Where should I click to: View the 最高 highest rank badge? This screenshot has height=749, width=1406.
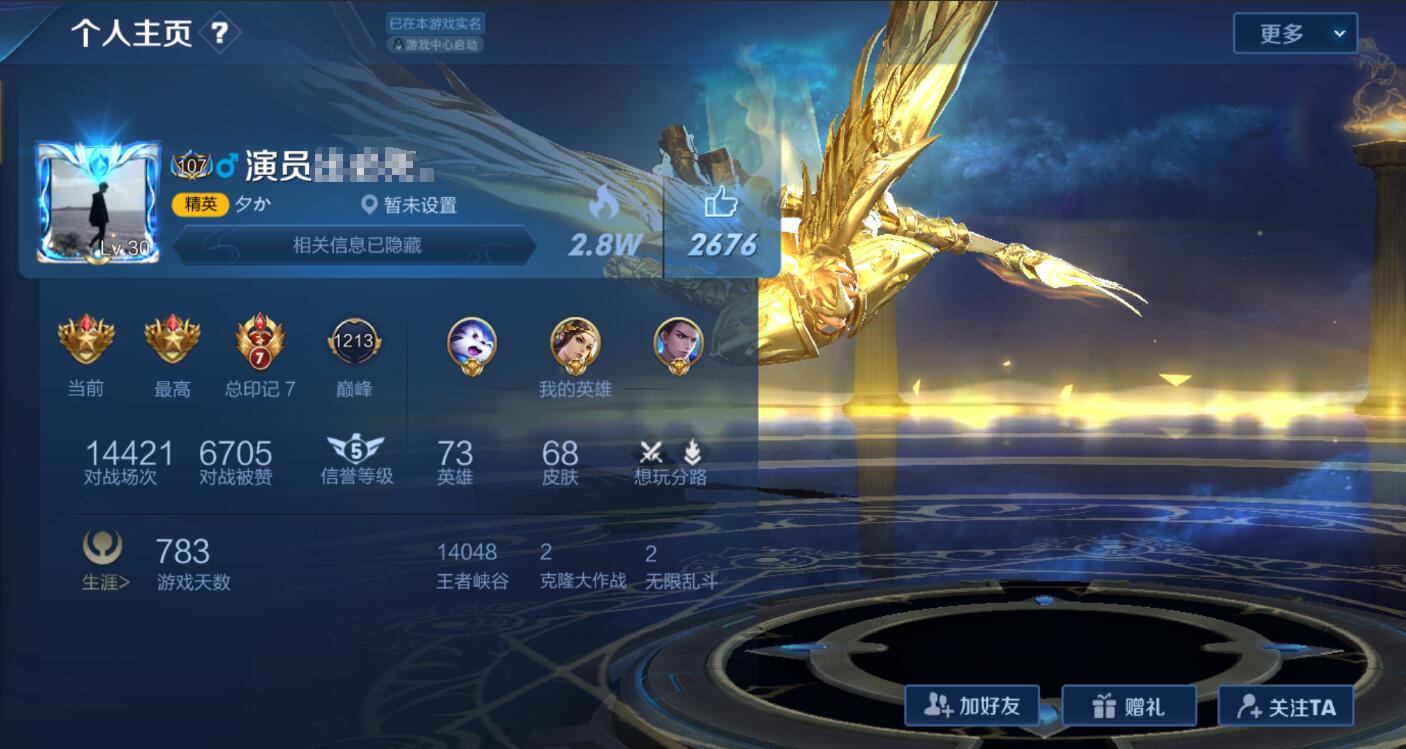(172, 340)
